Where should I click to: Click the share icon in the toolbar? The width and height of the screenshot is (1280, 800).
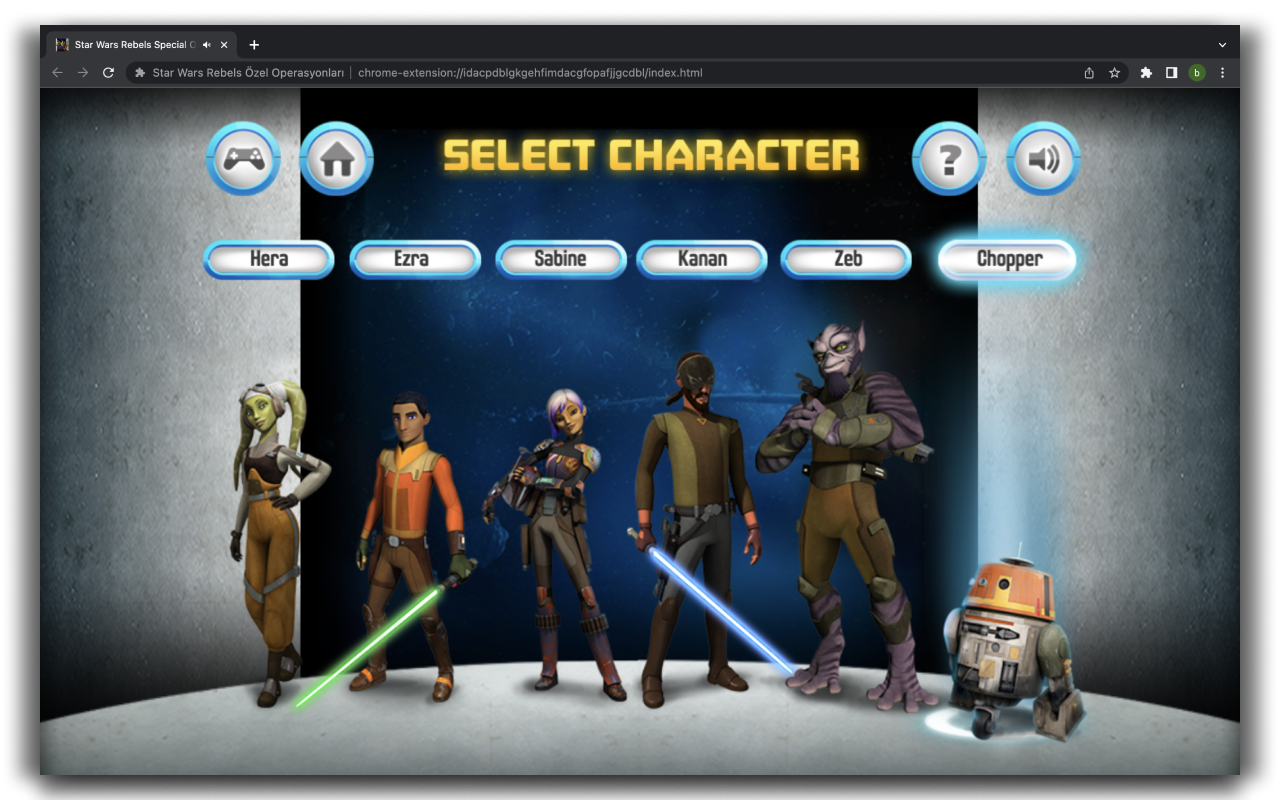[x=1088, y=72]
